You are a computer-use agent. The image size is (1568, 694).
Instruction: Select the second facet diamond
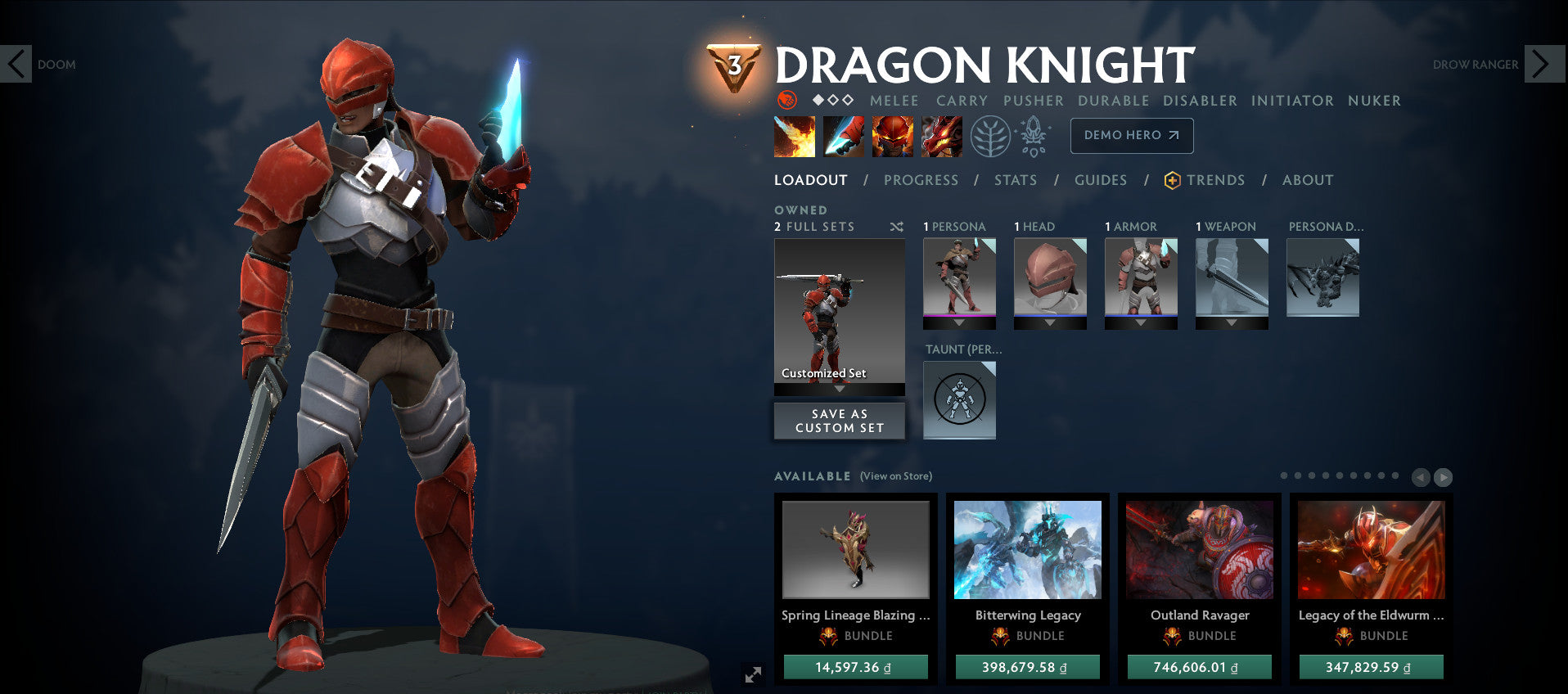tap(833, 99)
